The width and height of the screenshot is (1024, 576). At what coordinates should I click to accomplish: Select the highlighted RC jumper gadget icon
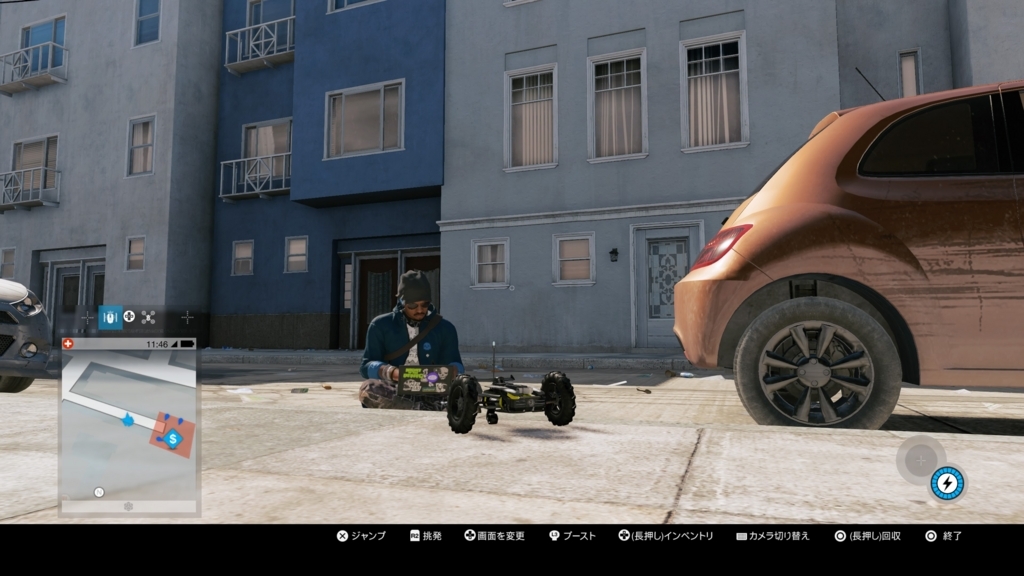click(x=110, y=317)
